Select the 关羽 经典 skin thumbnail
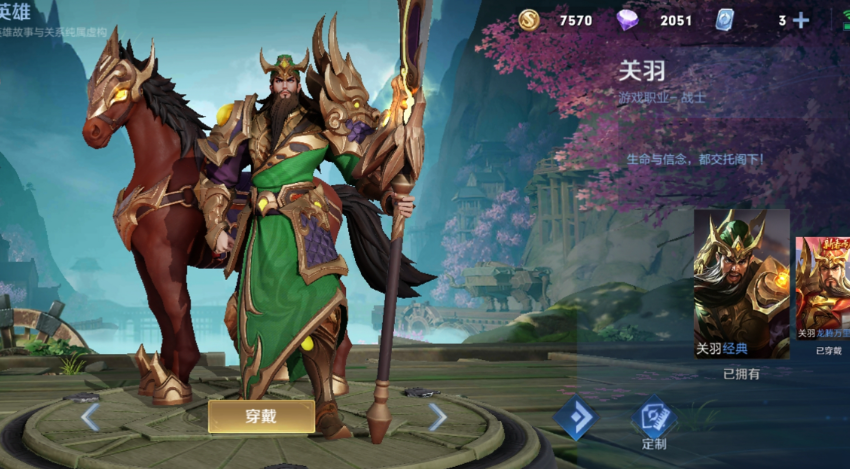Viewport: 850px width, 469px height. (741, 284)
